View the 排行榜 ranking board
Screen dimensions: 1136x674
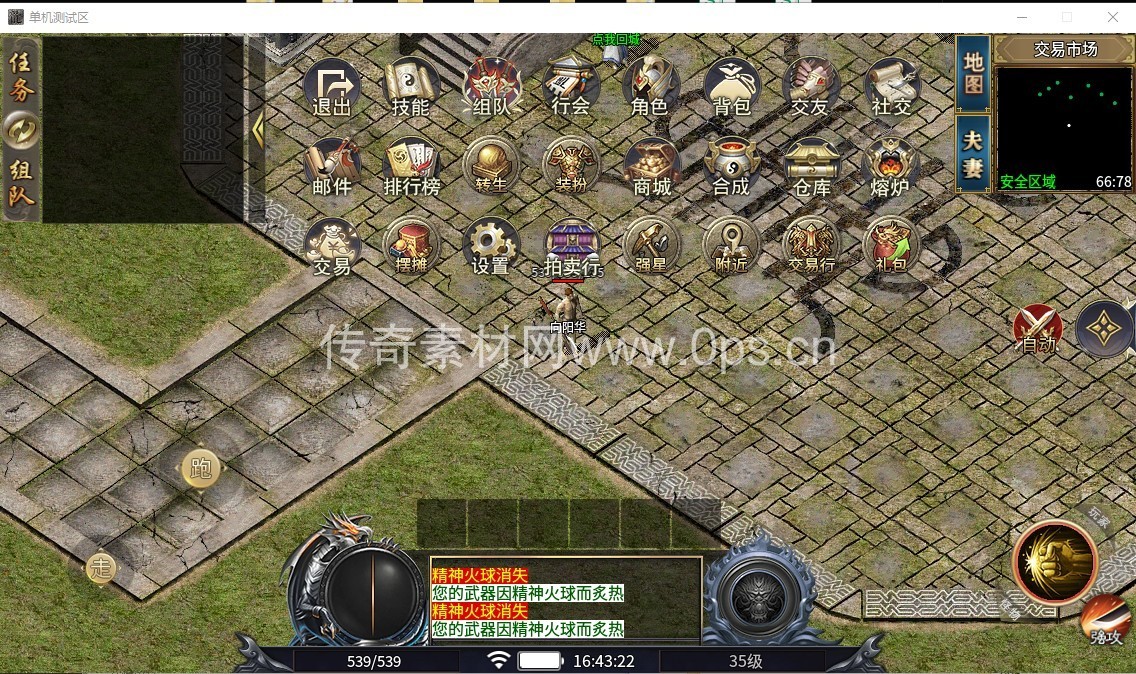click(411, 167)
